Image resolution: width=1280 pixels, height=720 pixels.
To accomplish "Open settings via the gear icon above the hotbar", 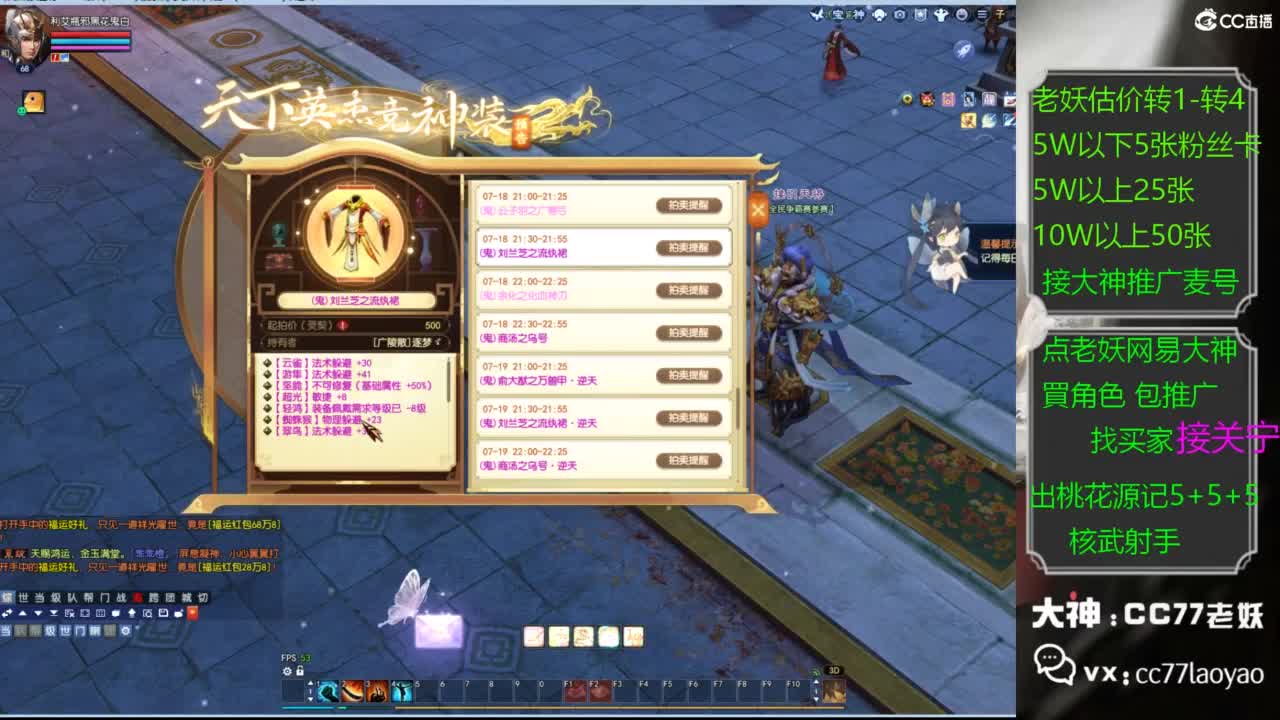I will coord(287,672).
